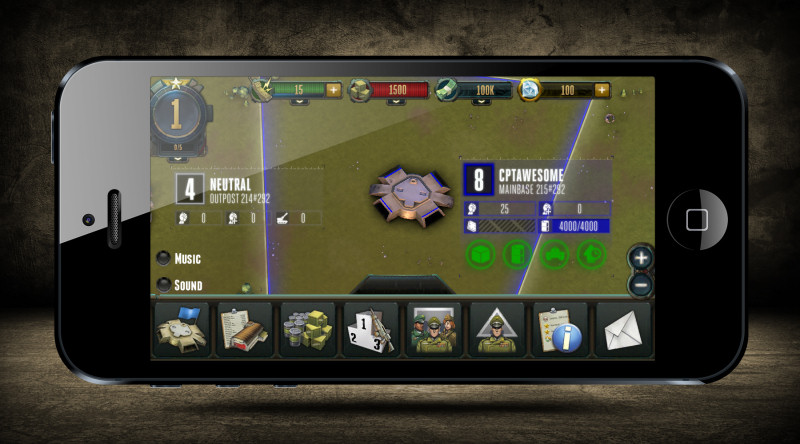
Task: Click the plus beside the diamond resource
Action: (602, 90)
